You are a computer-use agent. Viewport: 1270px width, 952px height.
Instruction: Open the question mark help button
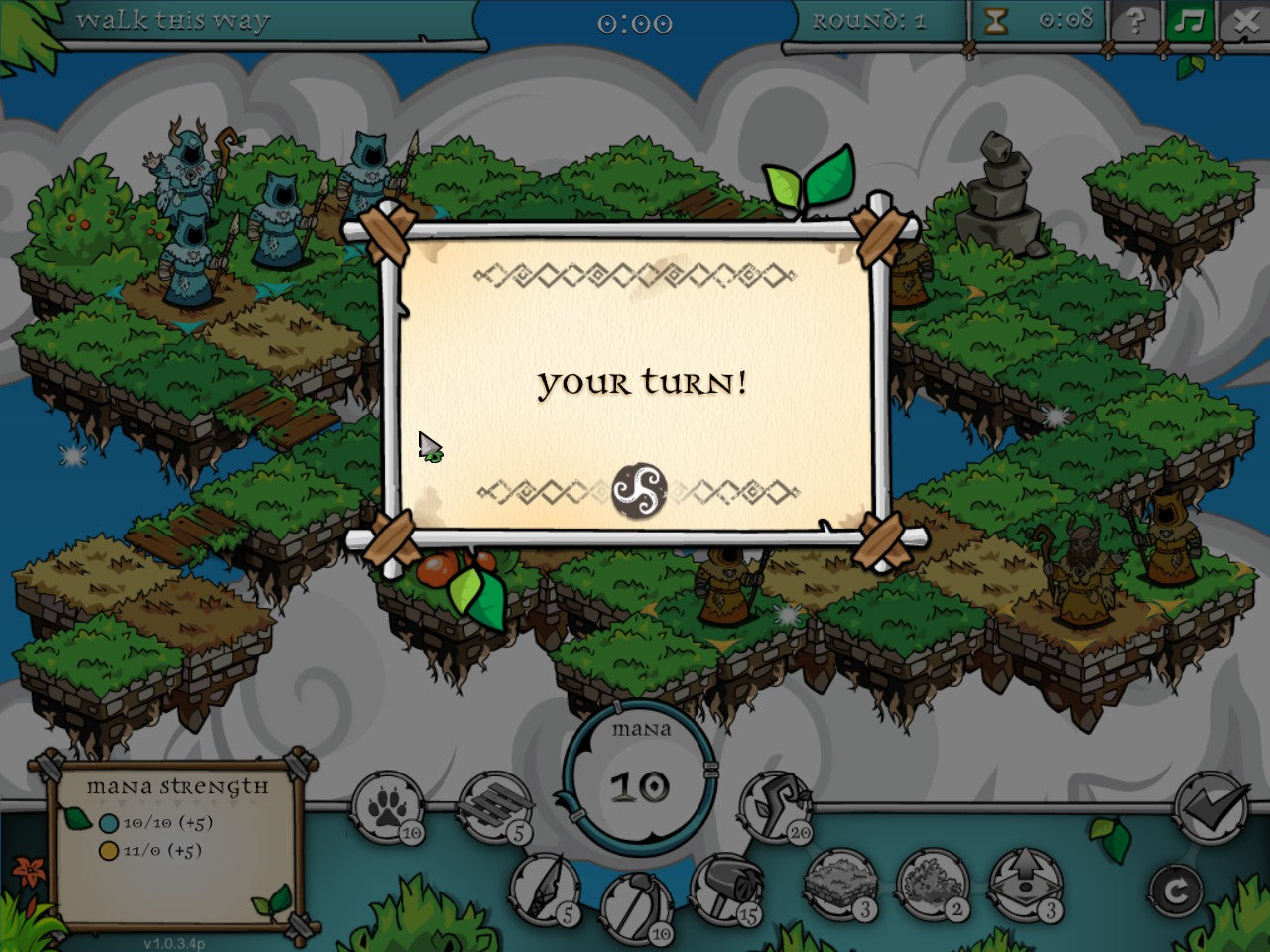point(1137,21)
